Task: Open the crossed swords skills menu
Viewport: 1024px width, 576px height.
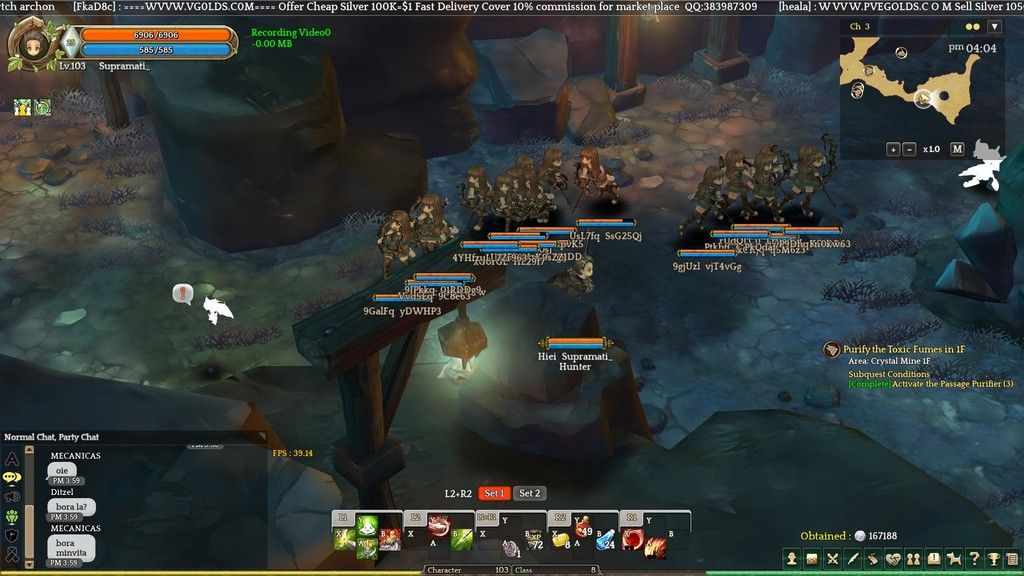Action: (832, 558)
